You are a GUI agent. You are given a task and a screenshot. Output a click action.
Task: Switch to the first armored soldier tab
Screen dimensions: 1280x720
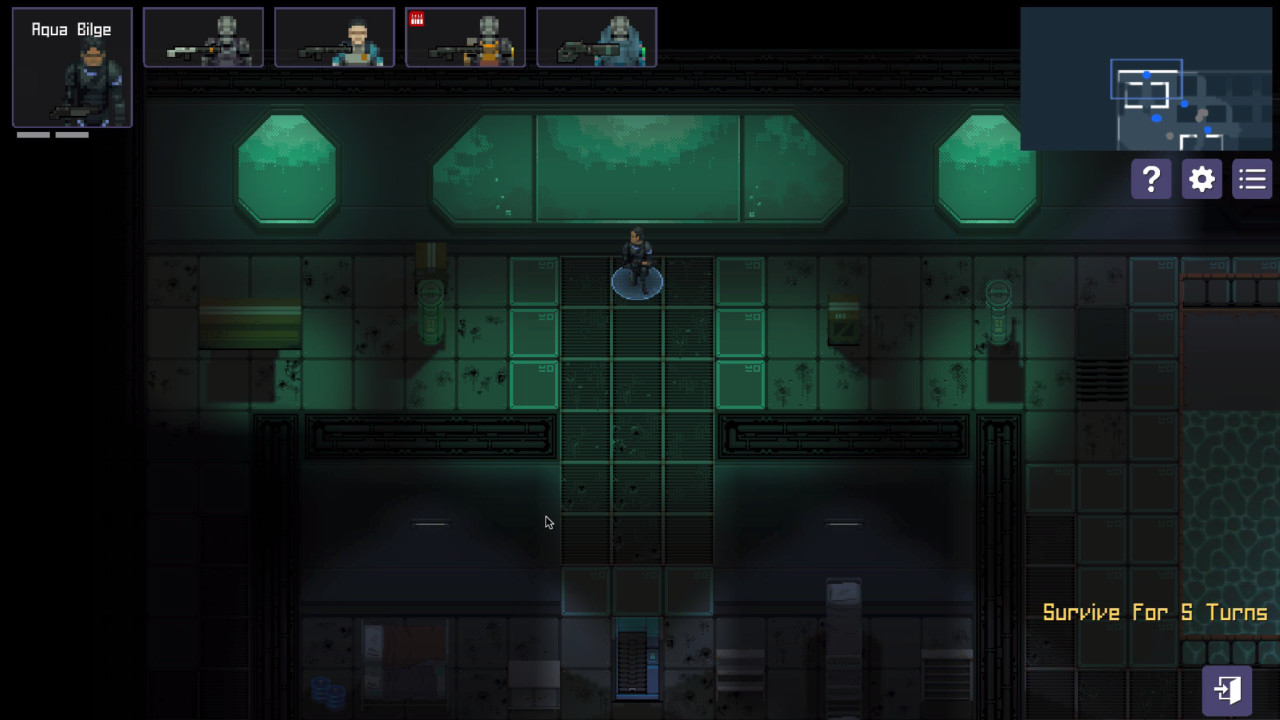tap(203, 37)
